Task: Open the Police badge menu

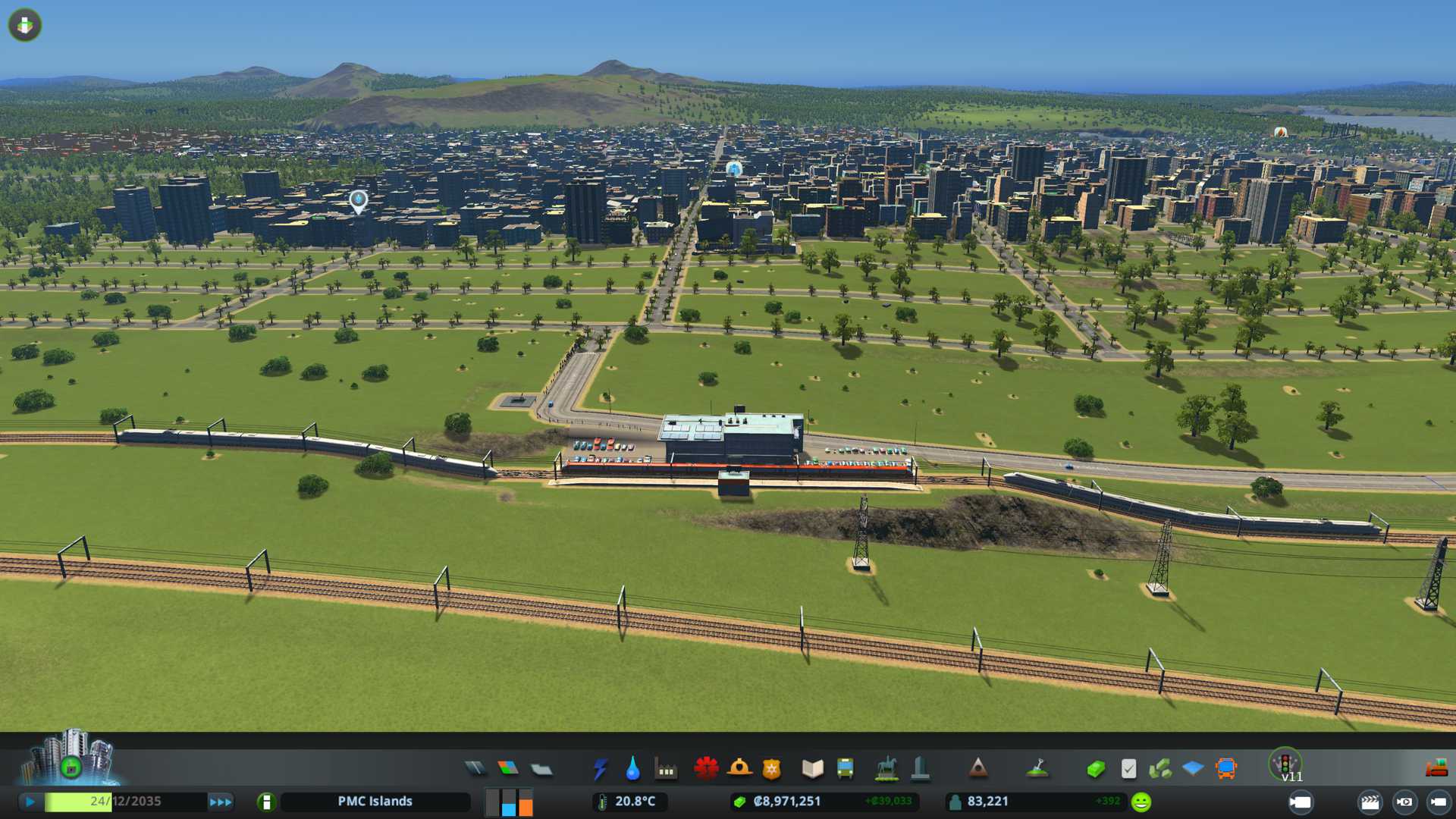Action: point(771,769)
